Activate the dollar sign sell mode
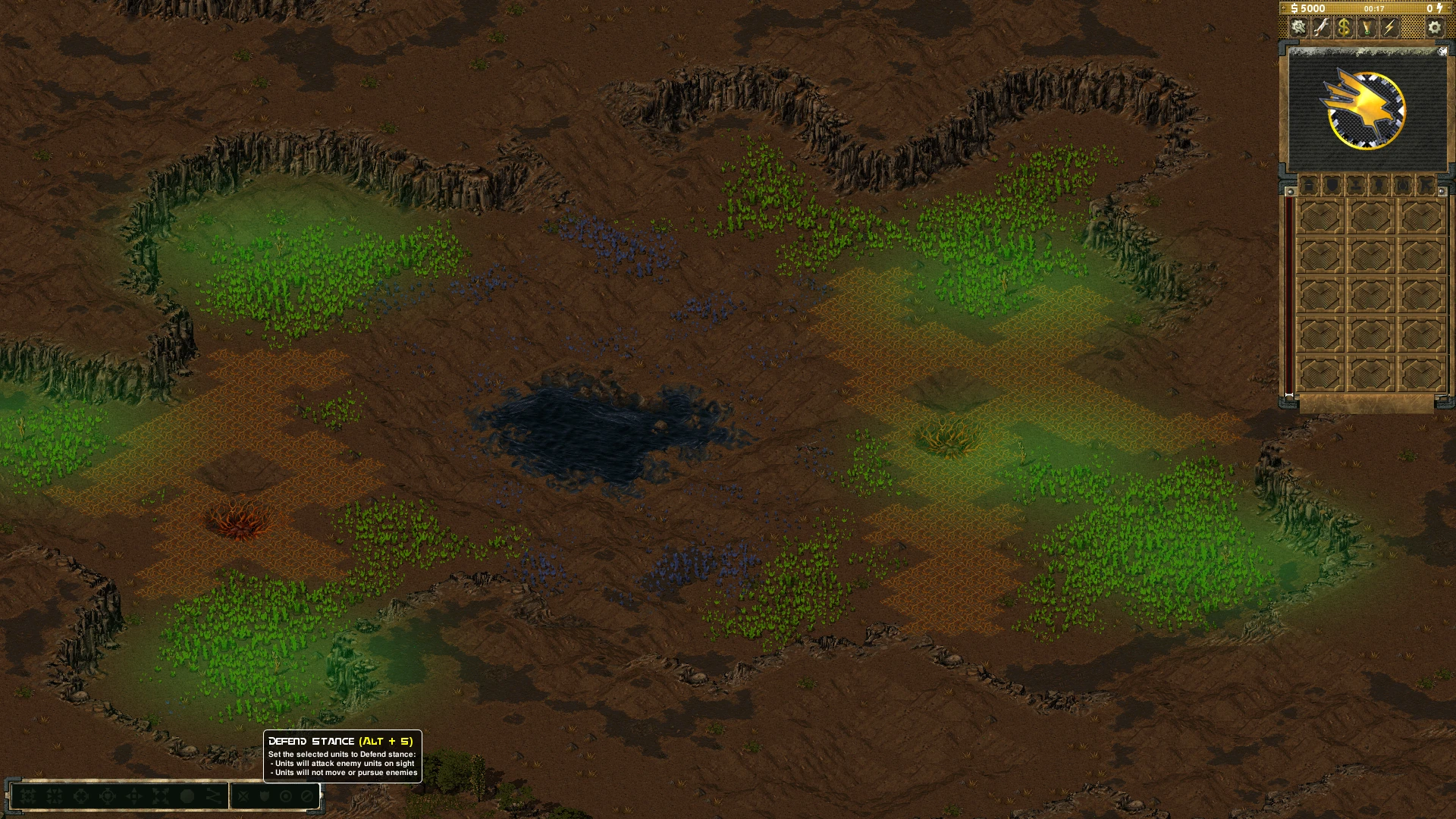Screen dimensions: 1456x819 pyautogui.click(x=1344, y=28)
